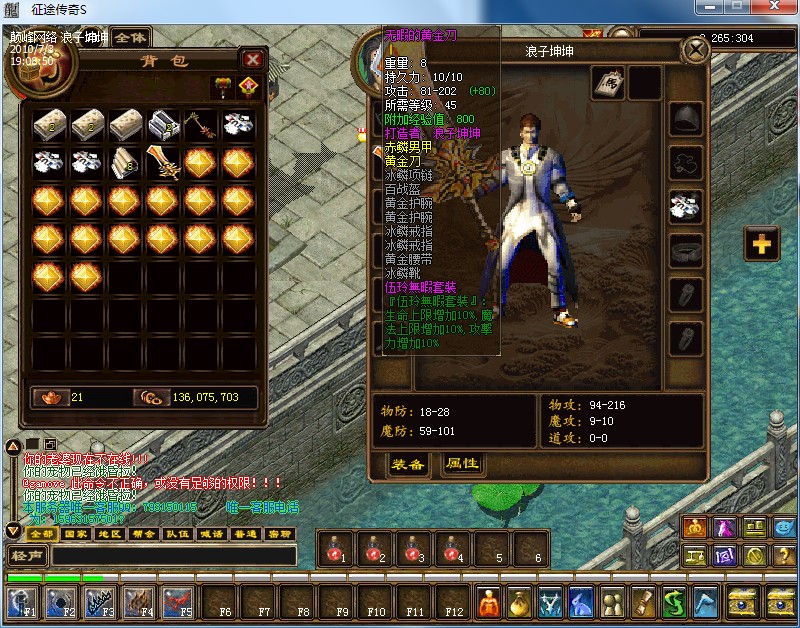Click the blue rabbit mount icon
The image size is (800, 628).
coord(581,601)
